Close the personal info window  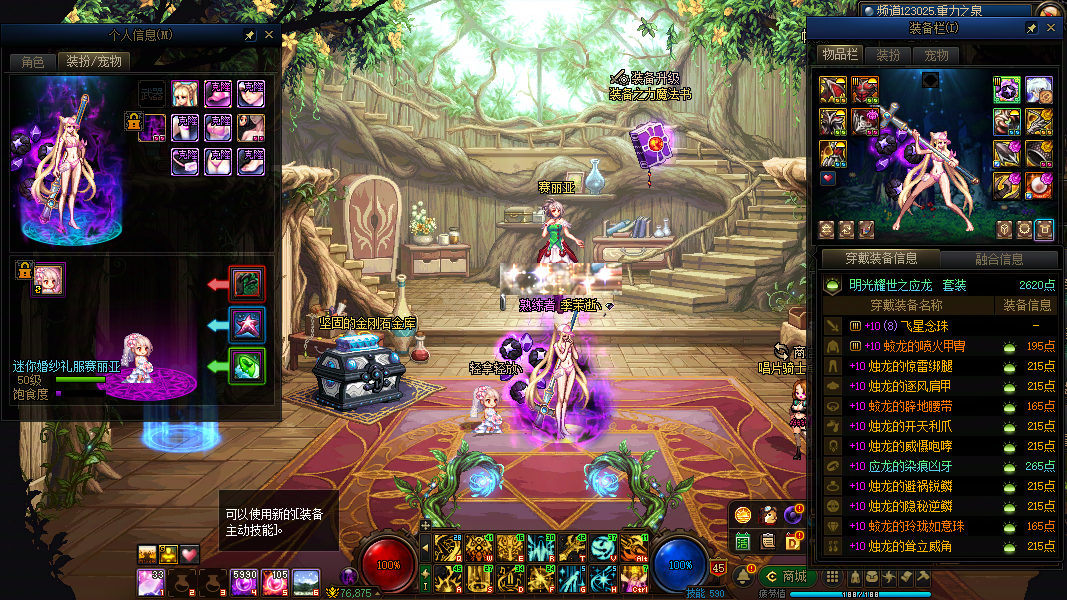(268, 35)
